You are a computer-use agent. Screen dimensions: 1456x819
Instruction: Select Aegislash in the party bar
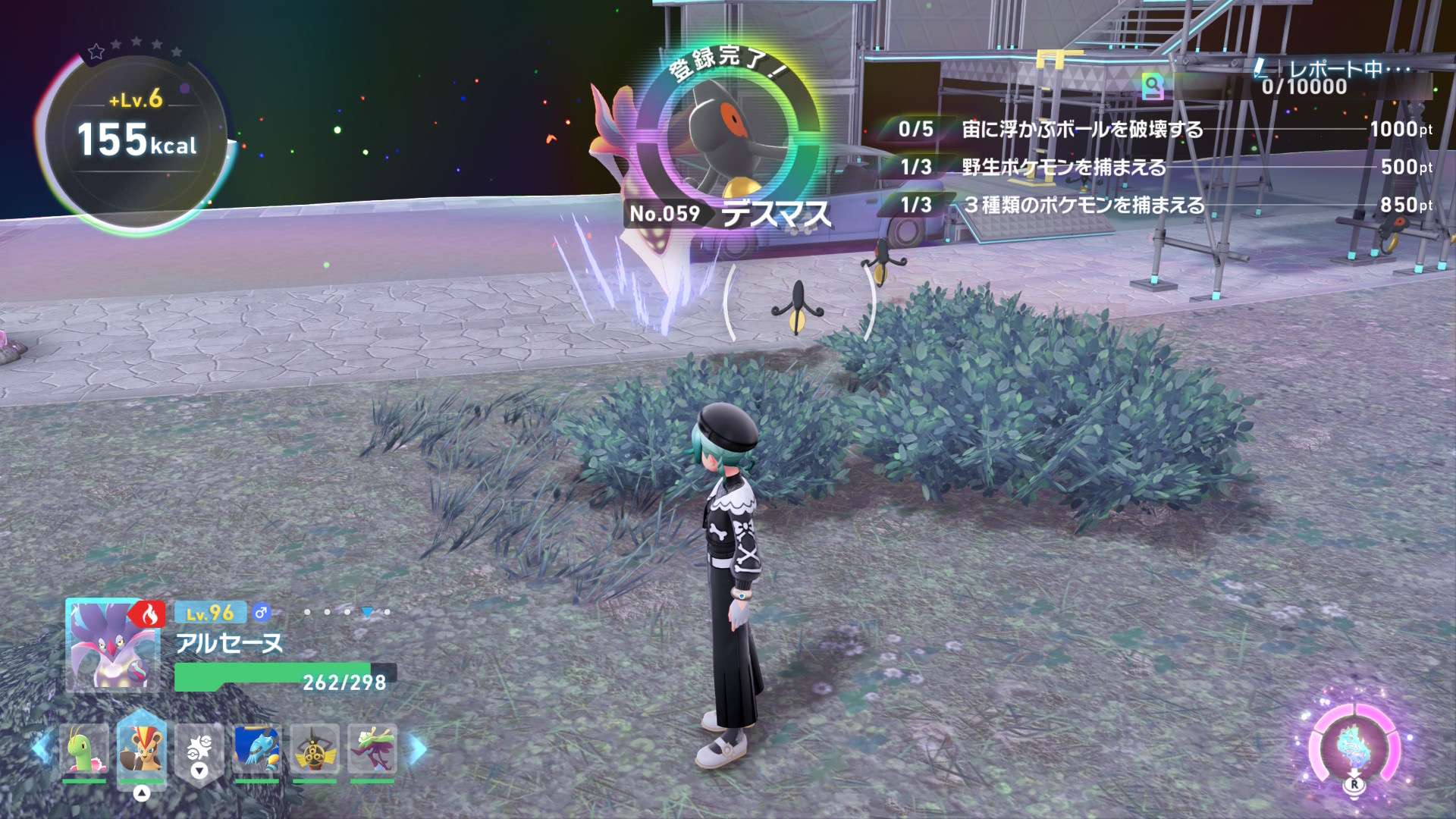coord(315,749)
